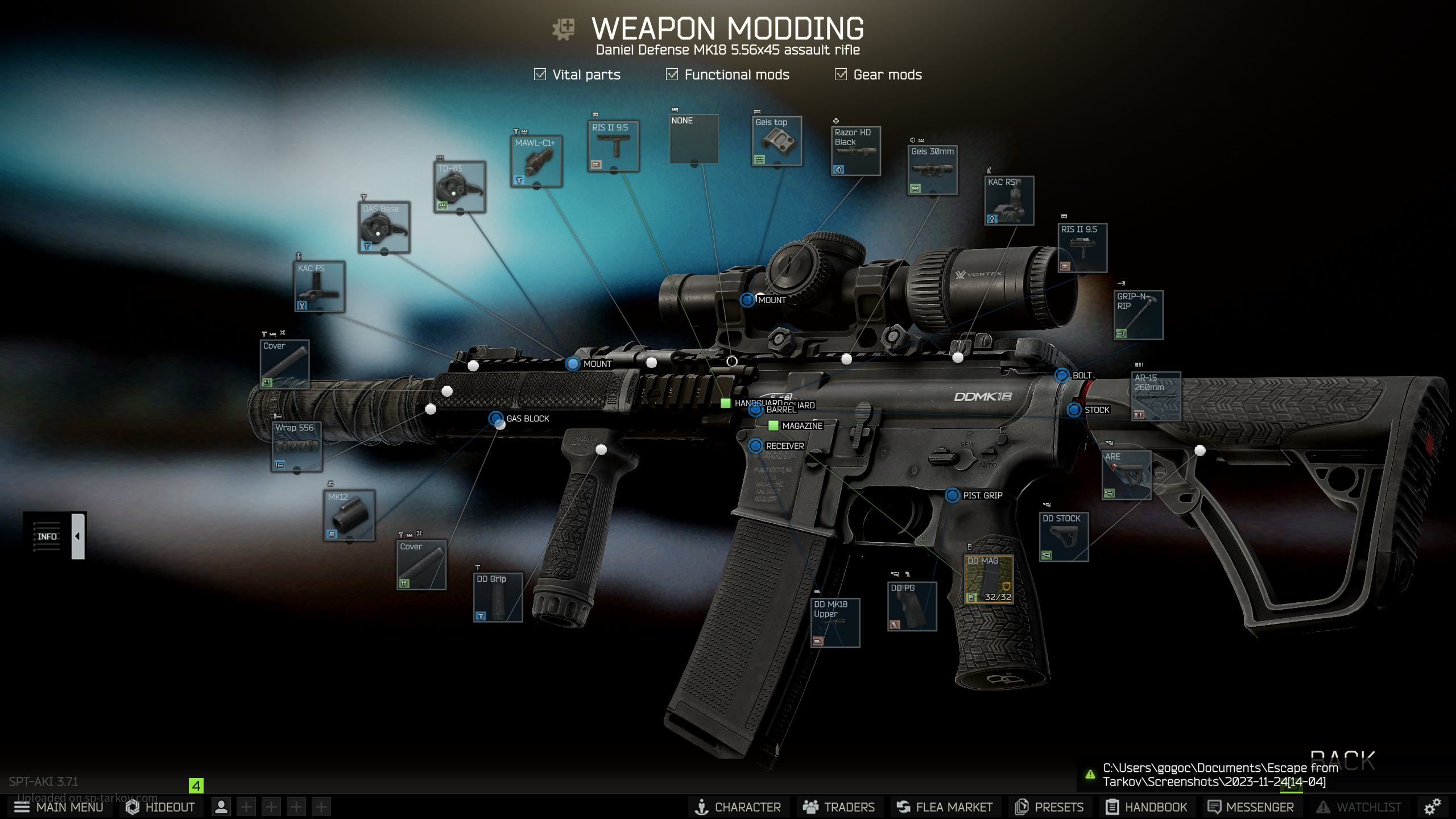This screenshot has width=1456, height=819.
Task: Open the empty NONE mod slot
Action: pos(694,139)
